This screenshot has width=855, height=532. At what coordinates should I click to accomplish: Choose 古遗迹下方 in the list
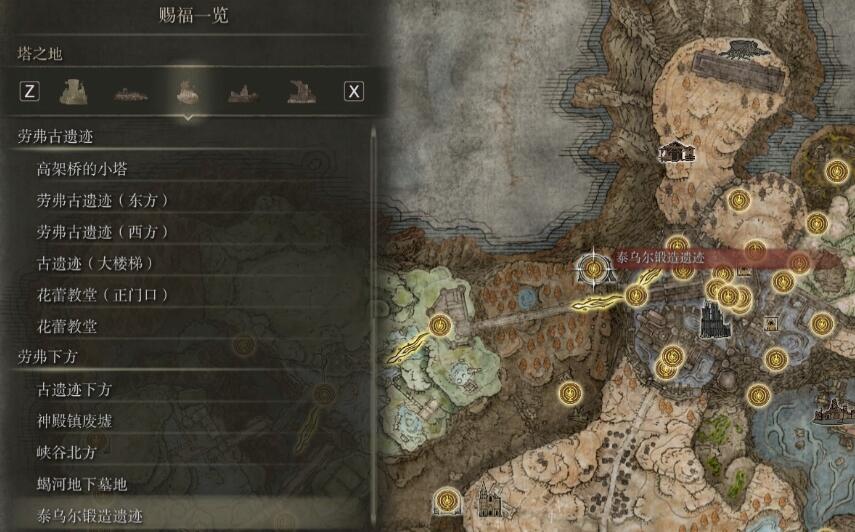[74, 389]
